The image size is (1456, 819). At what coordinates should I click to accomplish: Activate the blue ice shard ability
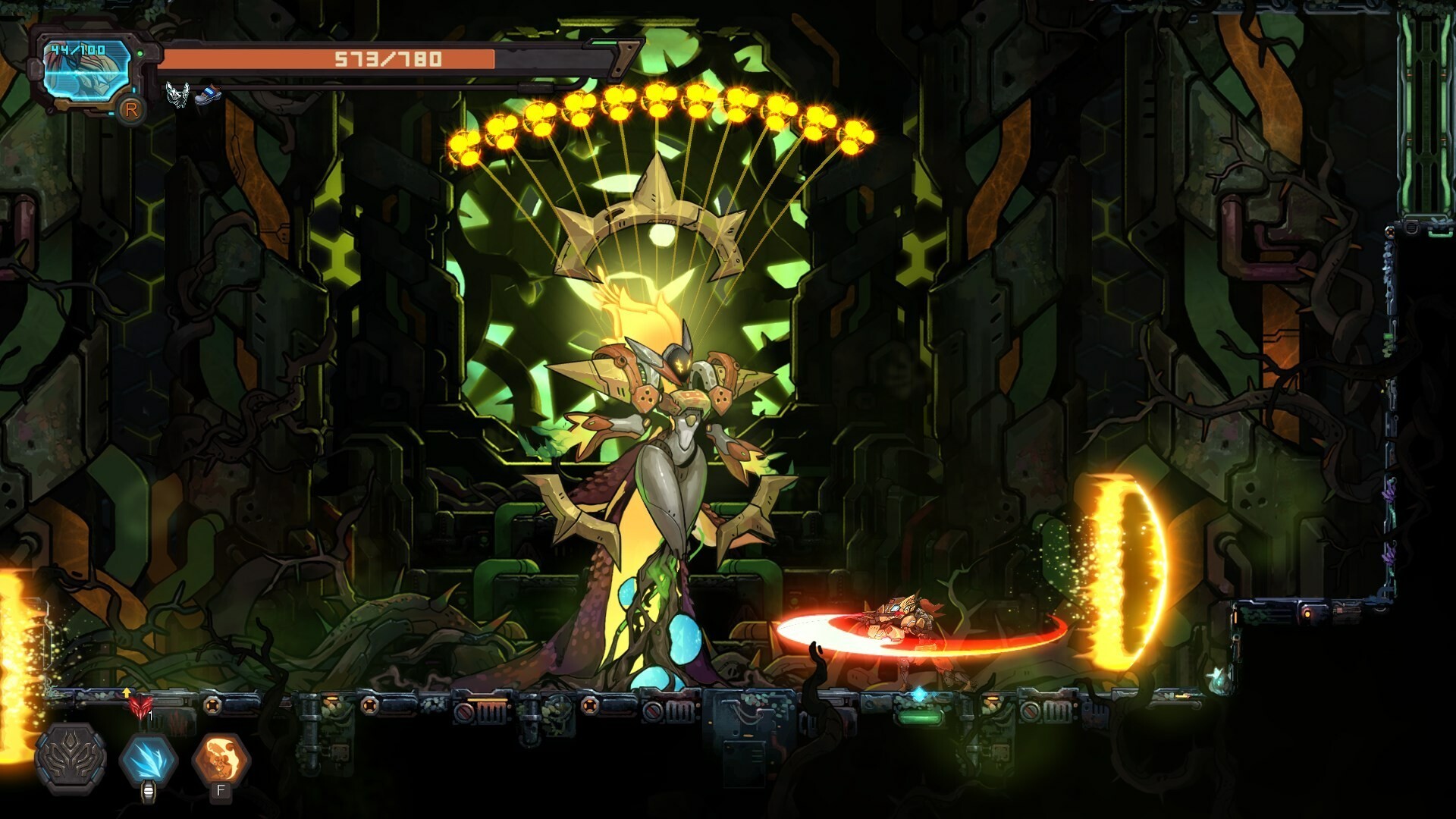pos(149,759)
